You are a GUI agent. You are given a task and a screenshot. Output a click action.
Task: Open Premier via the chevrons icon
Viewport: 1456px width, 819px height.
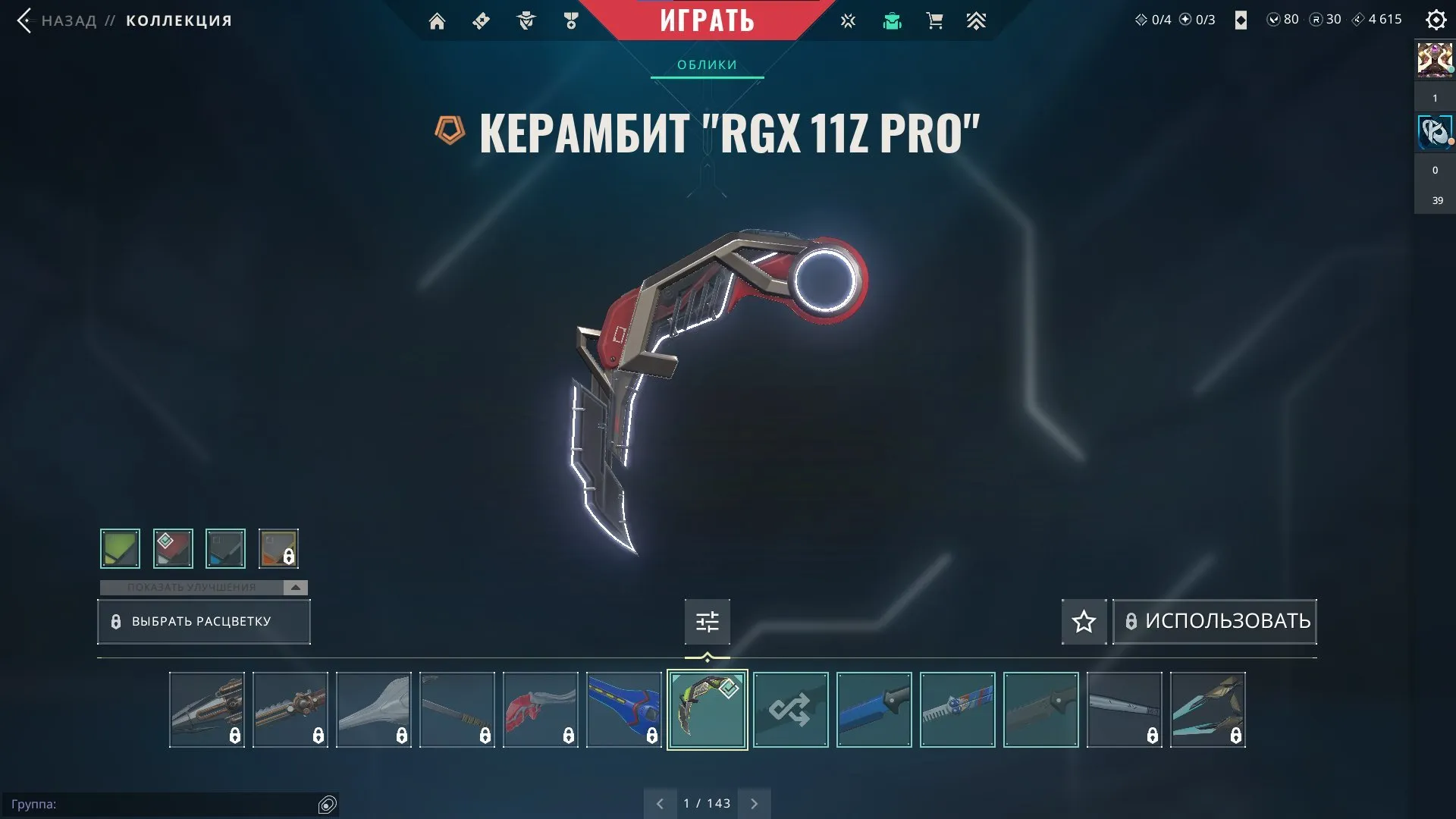pos(977,20)
